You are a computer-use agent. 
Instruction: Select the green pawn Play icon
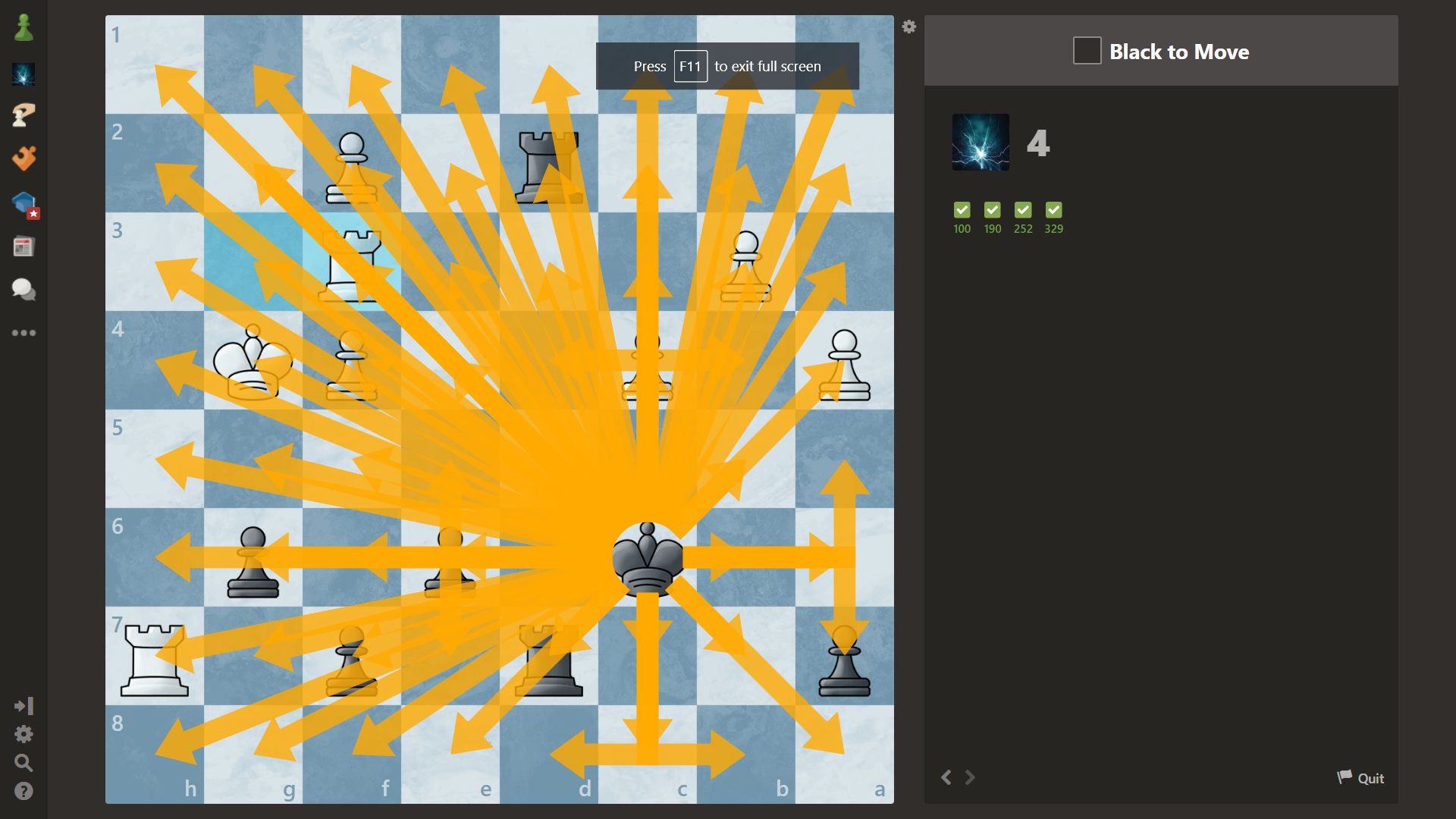tap(24, 28)
